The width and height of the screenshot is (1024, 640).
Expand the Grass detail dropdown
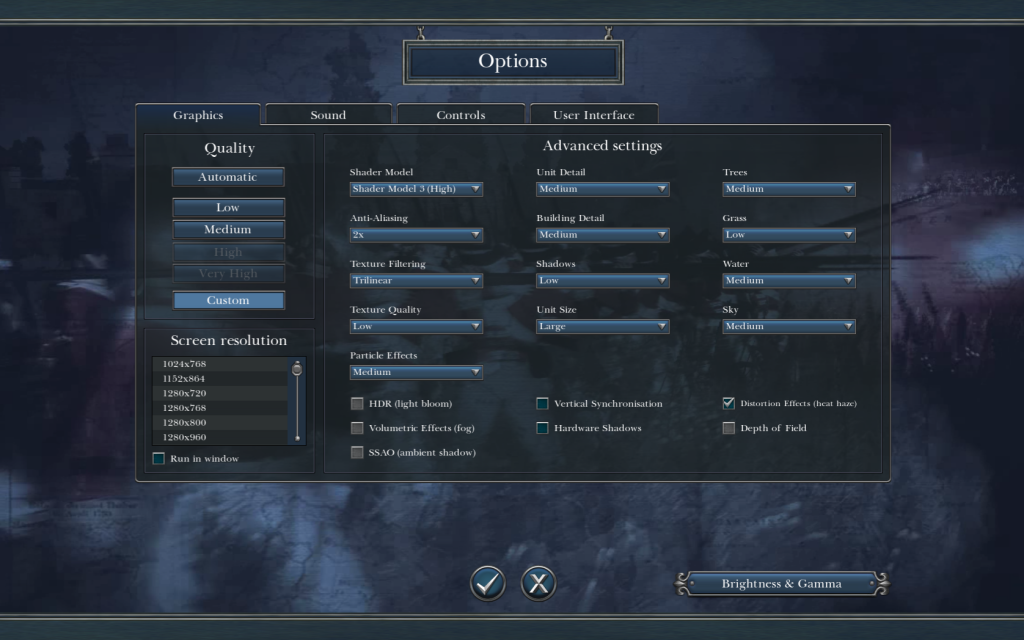789,235
